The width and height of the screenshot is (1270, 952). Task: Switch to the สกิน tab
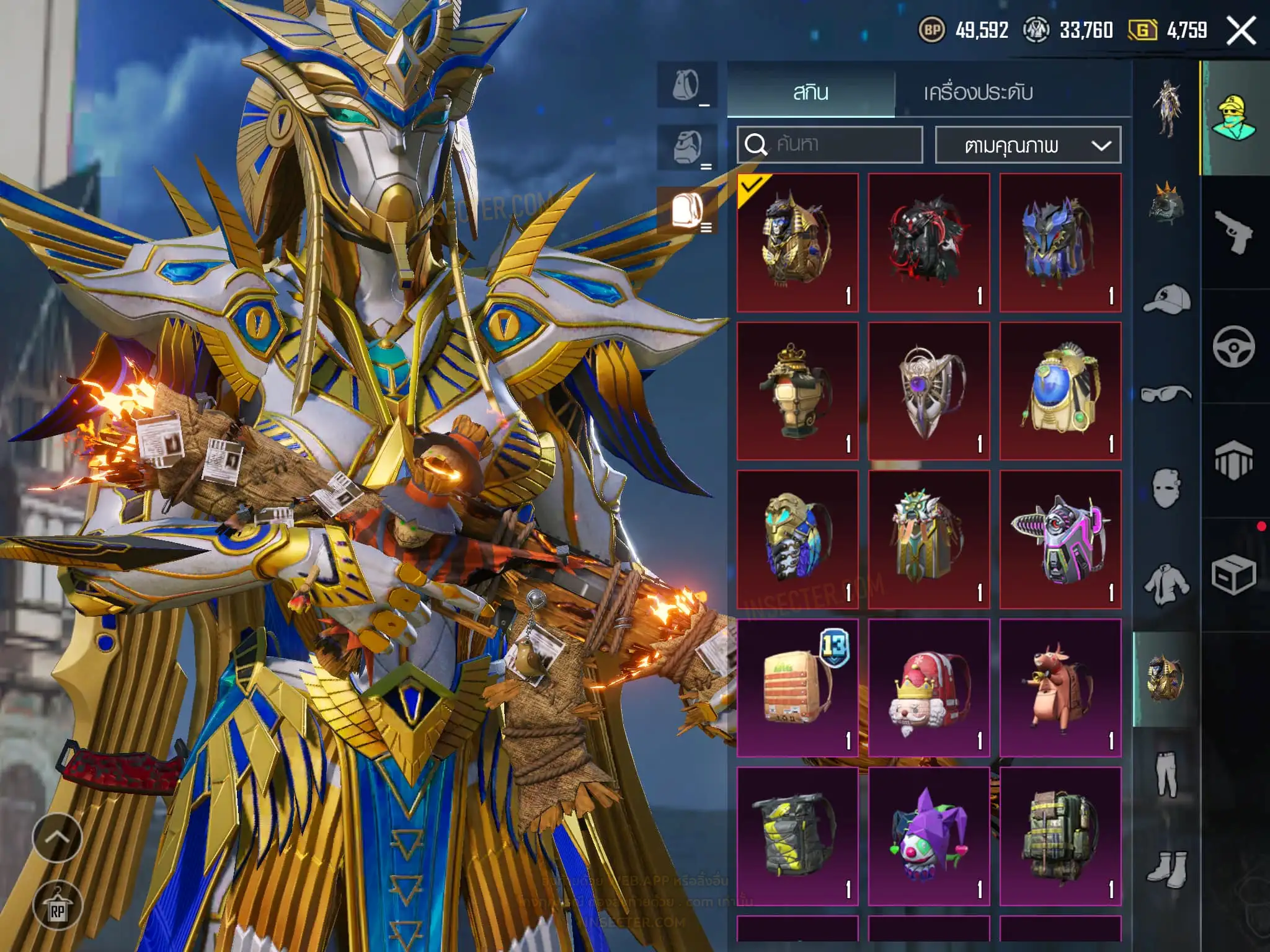pos(810,93)
